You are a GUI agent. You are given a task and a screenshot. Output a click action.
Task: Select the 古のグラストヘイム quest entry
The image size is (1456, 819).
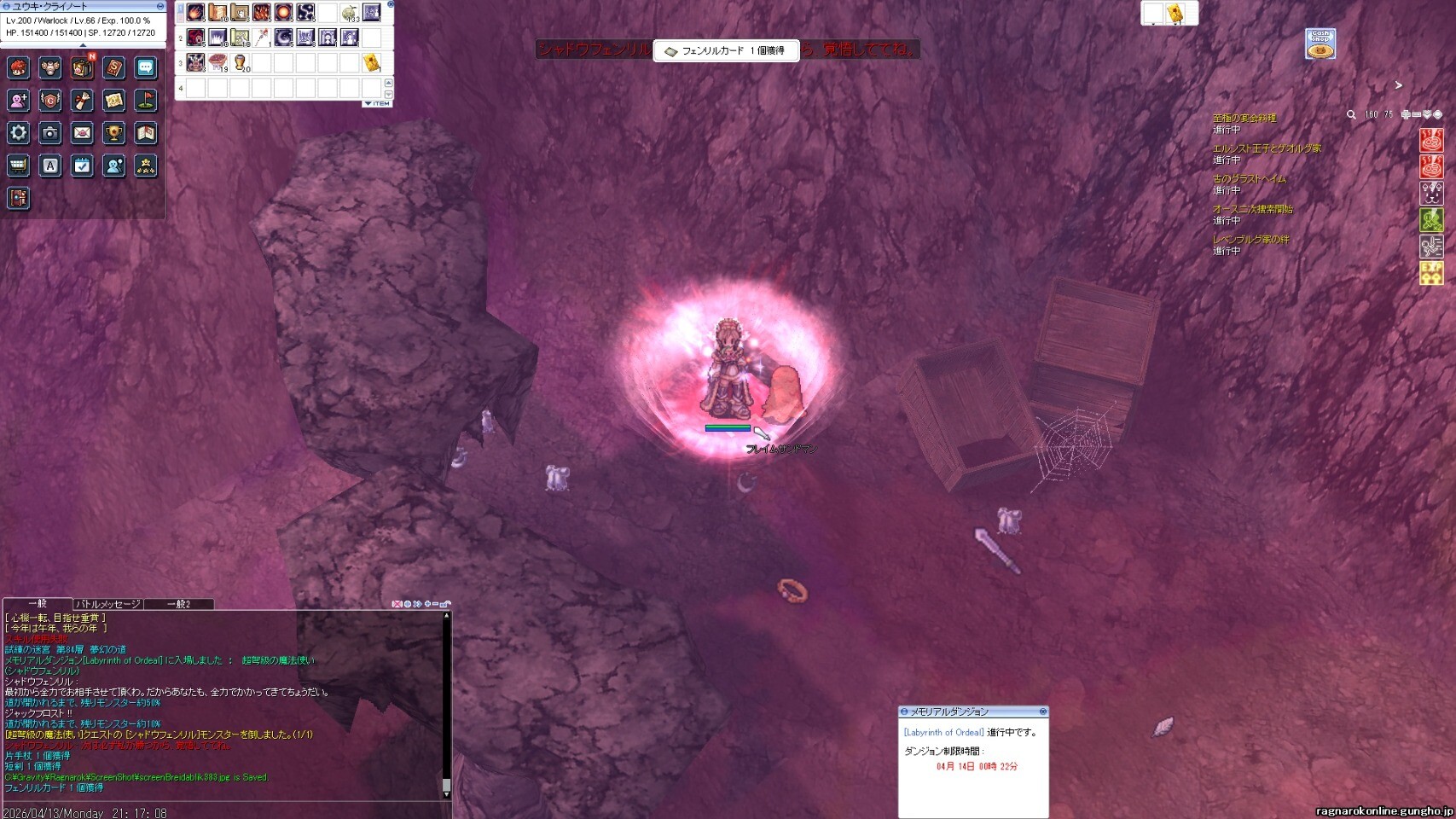pos(1250,179)
